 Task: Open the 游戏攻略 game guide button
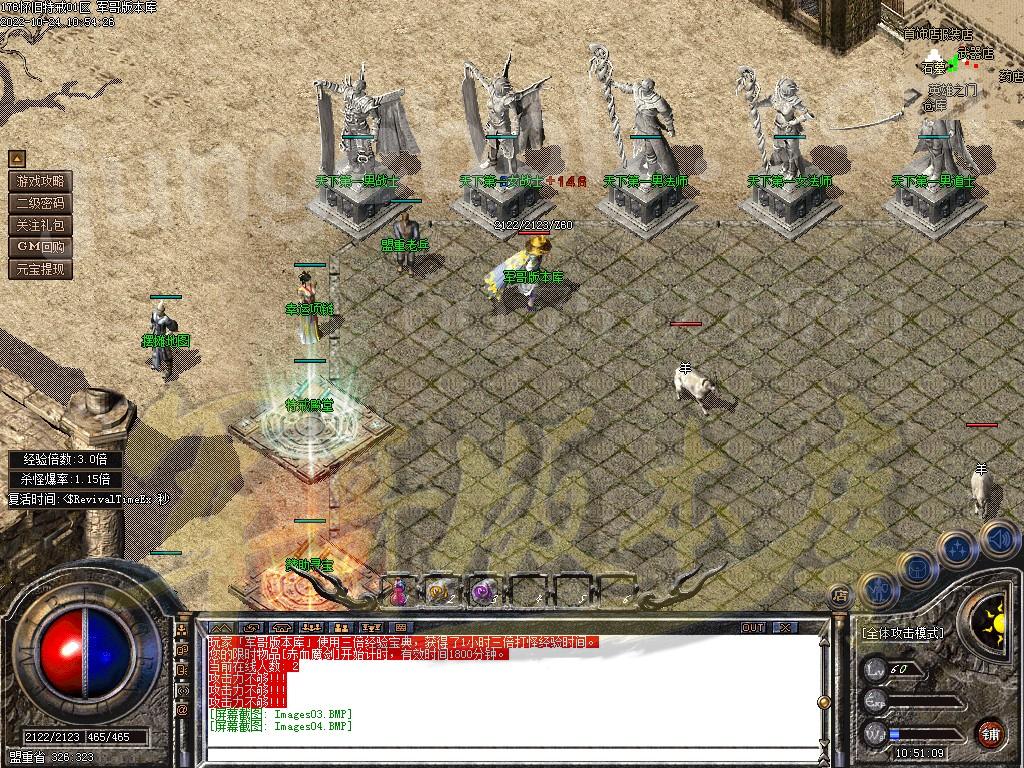(x=40, y=181)
